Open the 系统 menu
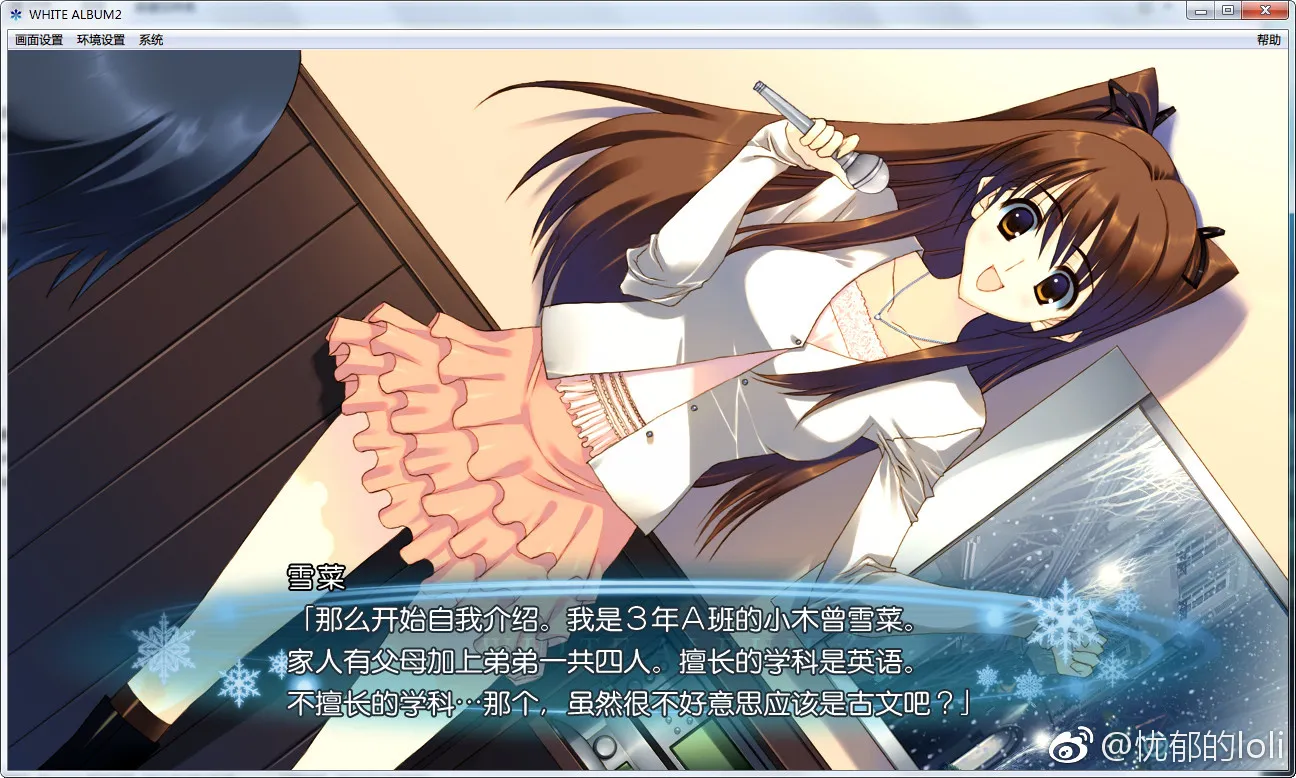1296x778 pixels. coord(151,40)
